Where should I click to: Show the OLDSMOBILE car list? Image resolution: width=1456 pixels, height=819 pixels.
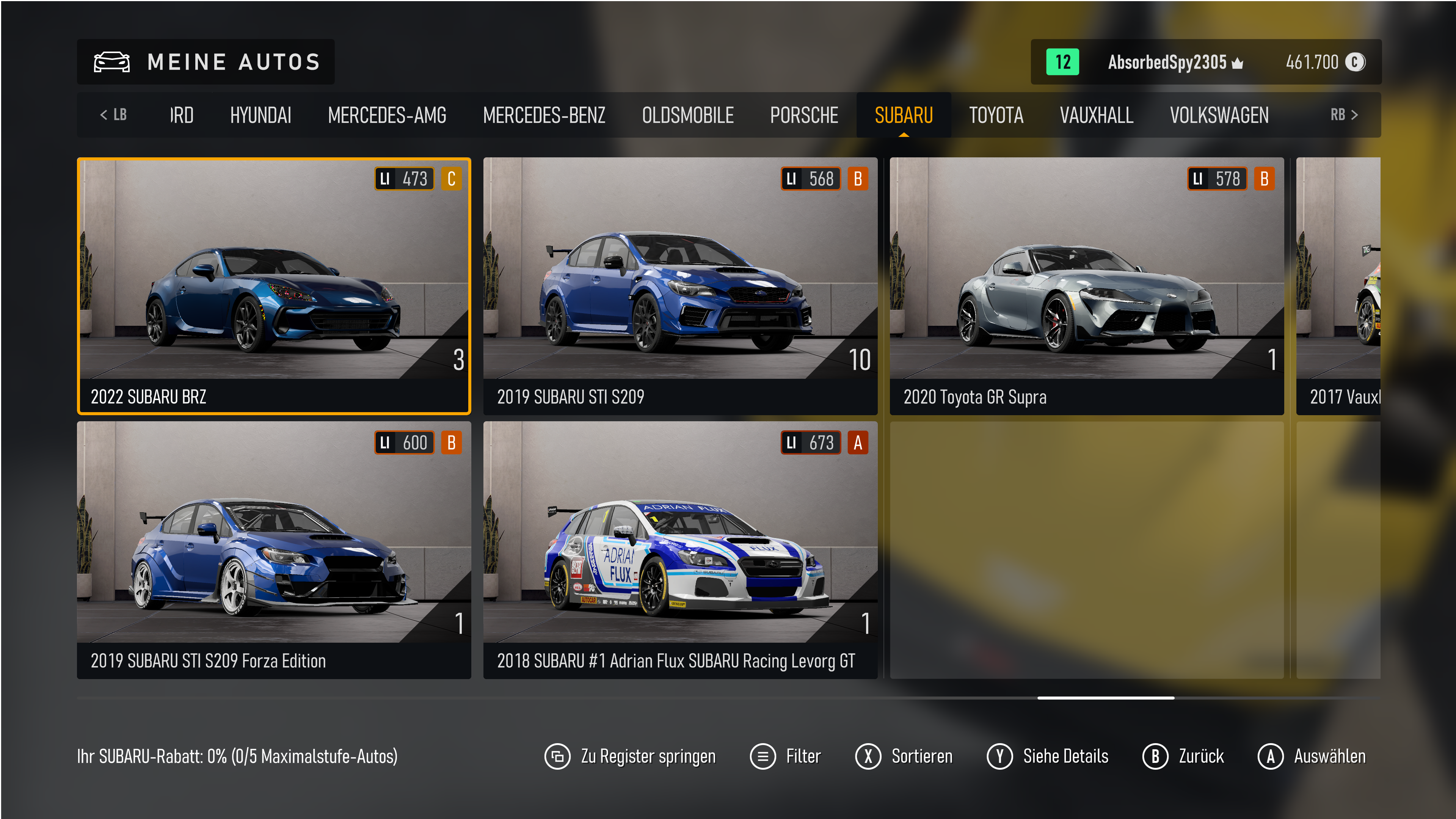(687, 115)
